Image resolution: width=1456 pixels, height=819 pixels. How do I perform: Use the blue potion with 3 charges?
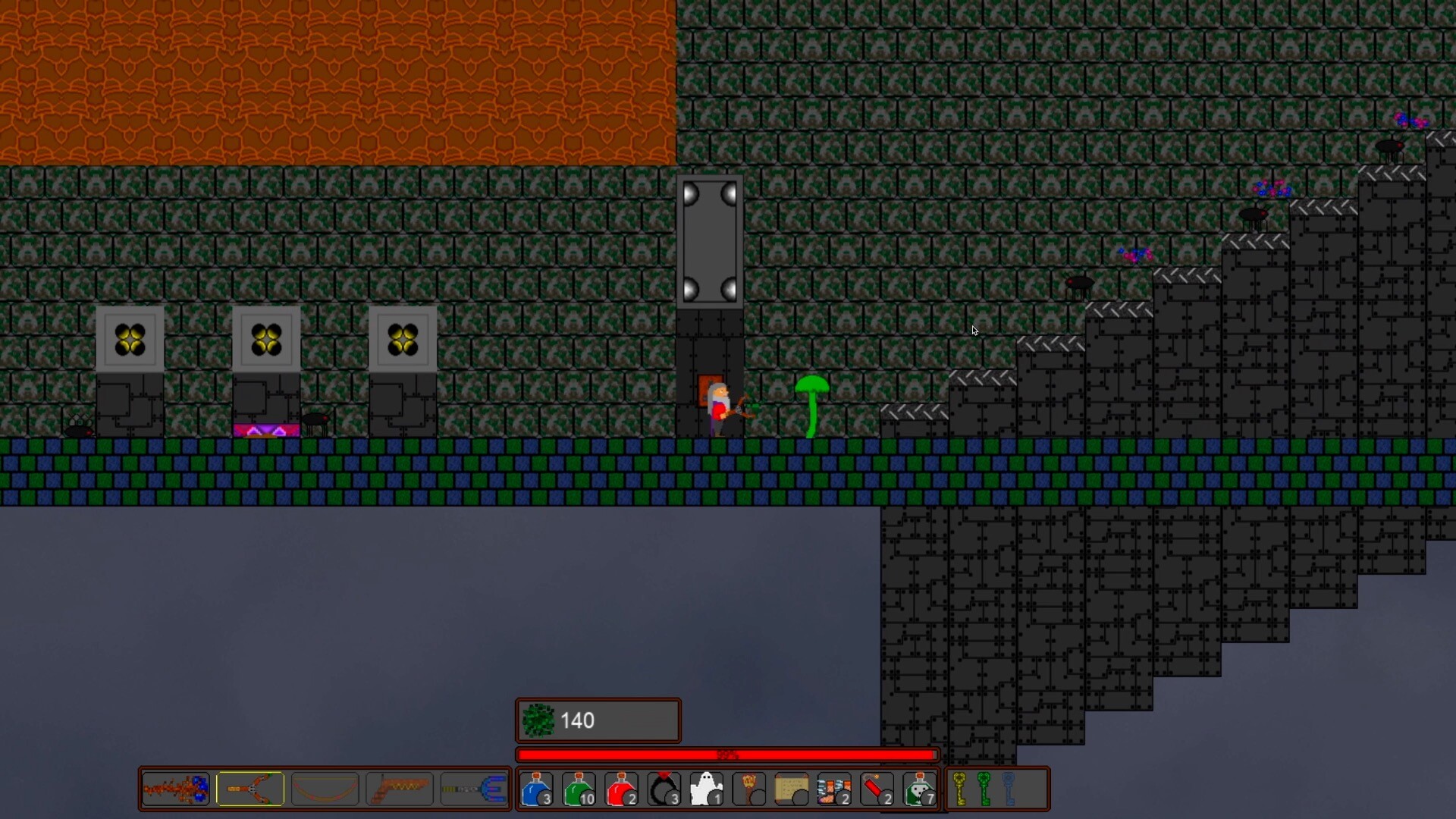coord(537,789)
